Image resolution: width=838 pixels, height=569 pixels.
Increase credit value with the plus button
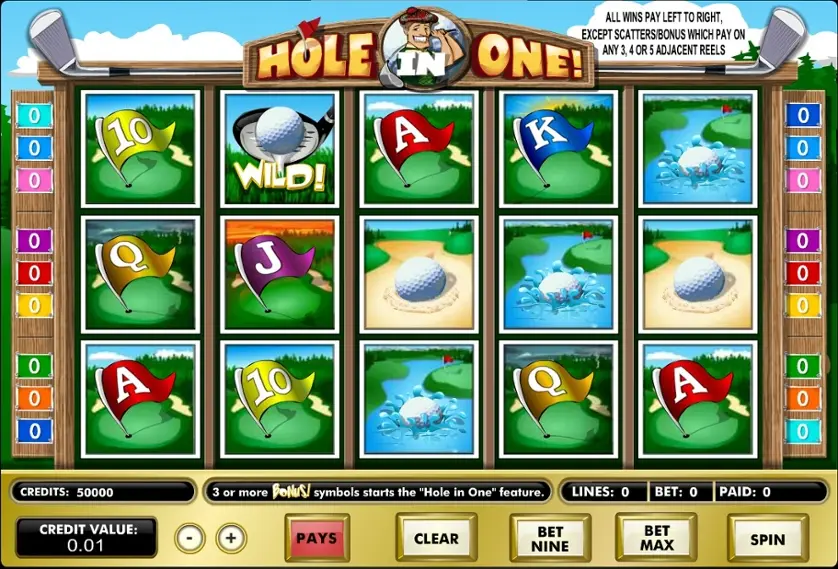coord(231,538)
